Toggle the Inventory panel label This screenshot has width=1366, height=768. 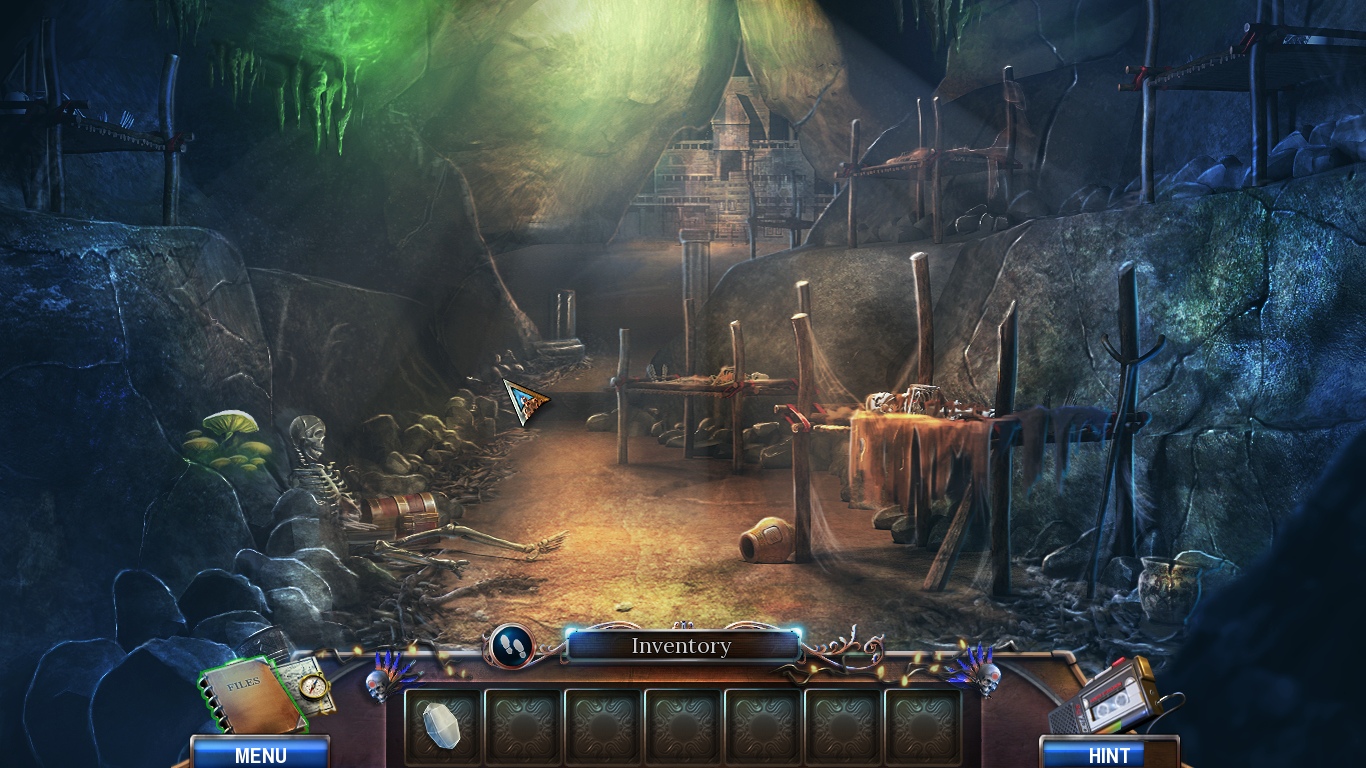click(682, 646)
